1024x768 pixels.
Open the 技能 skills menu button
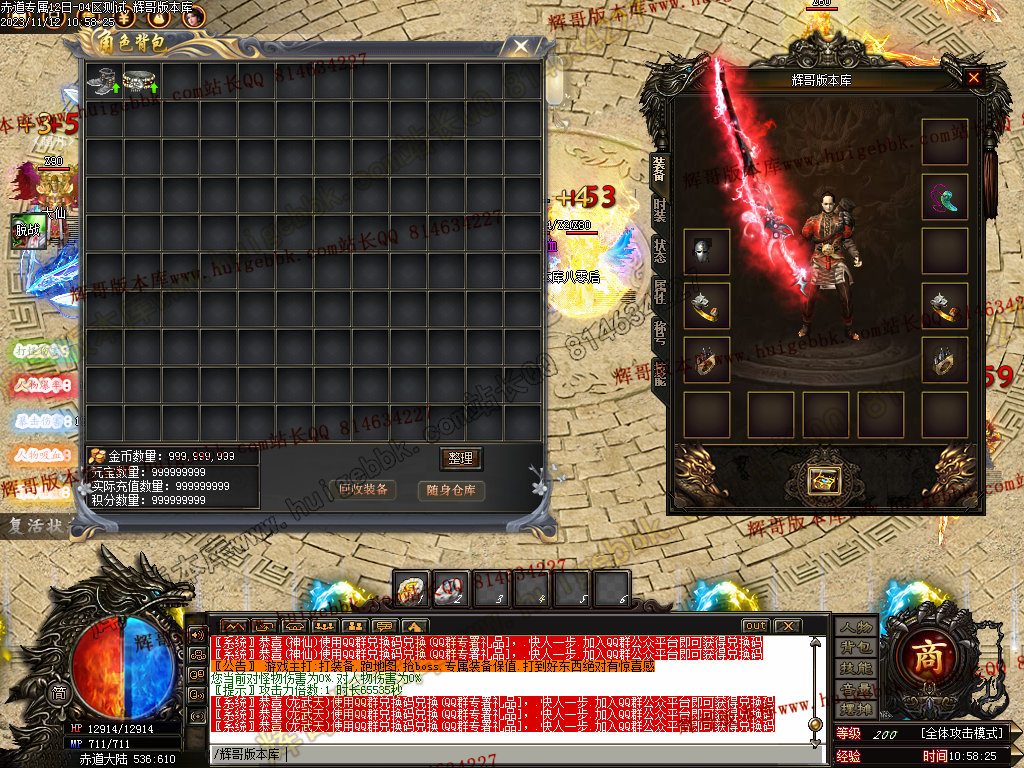click(856, 668)
